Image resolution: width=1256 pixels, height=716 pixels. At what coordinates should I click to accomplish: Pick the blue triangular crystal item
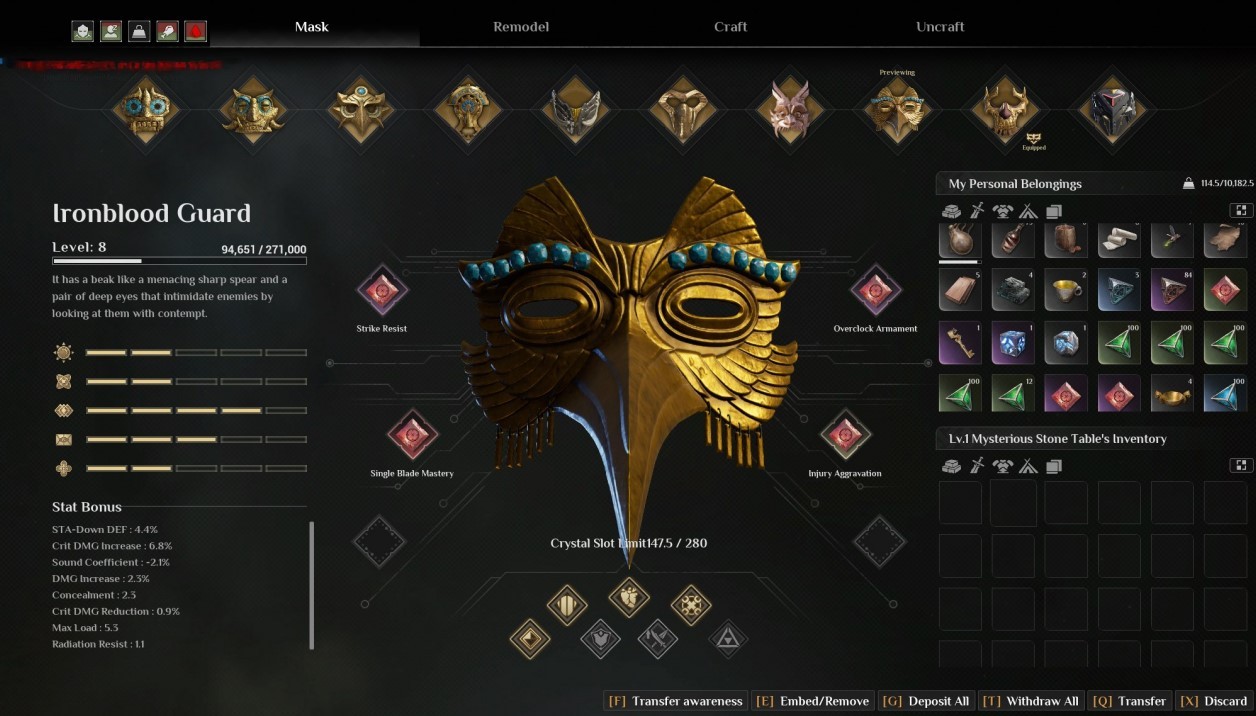1225,395
